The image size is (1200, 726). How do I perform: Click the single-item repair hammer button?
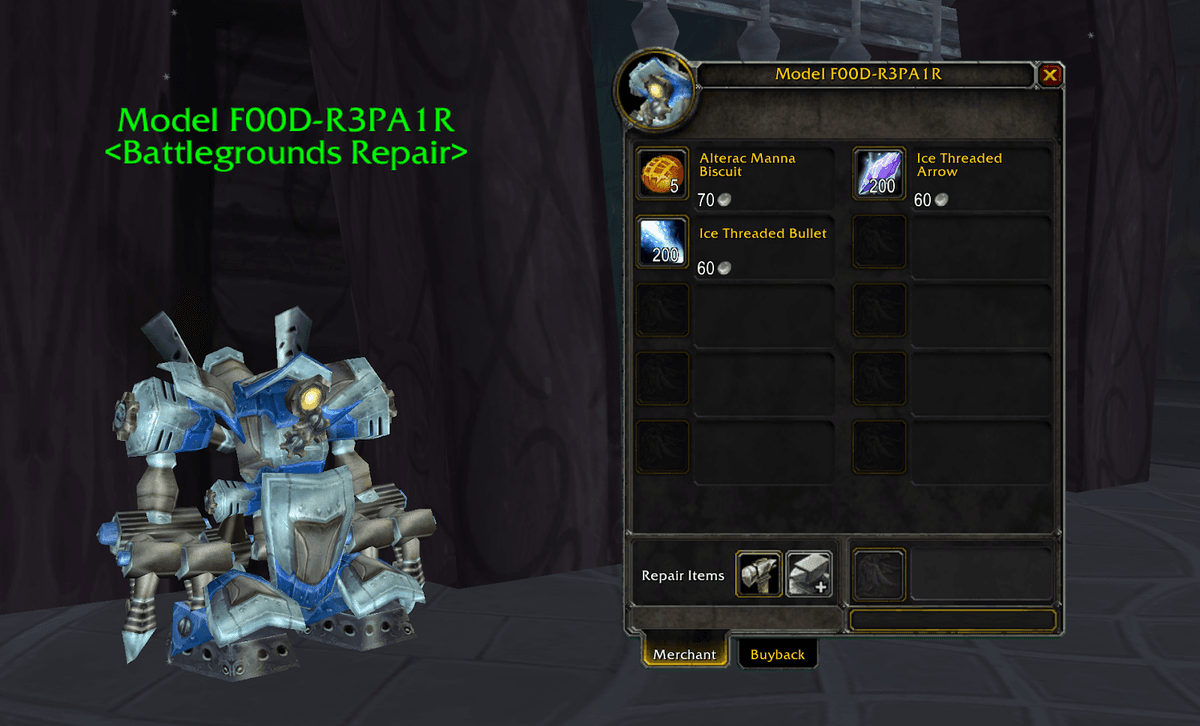[x=759, y=575]
